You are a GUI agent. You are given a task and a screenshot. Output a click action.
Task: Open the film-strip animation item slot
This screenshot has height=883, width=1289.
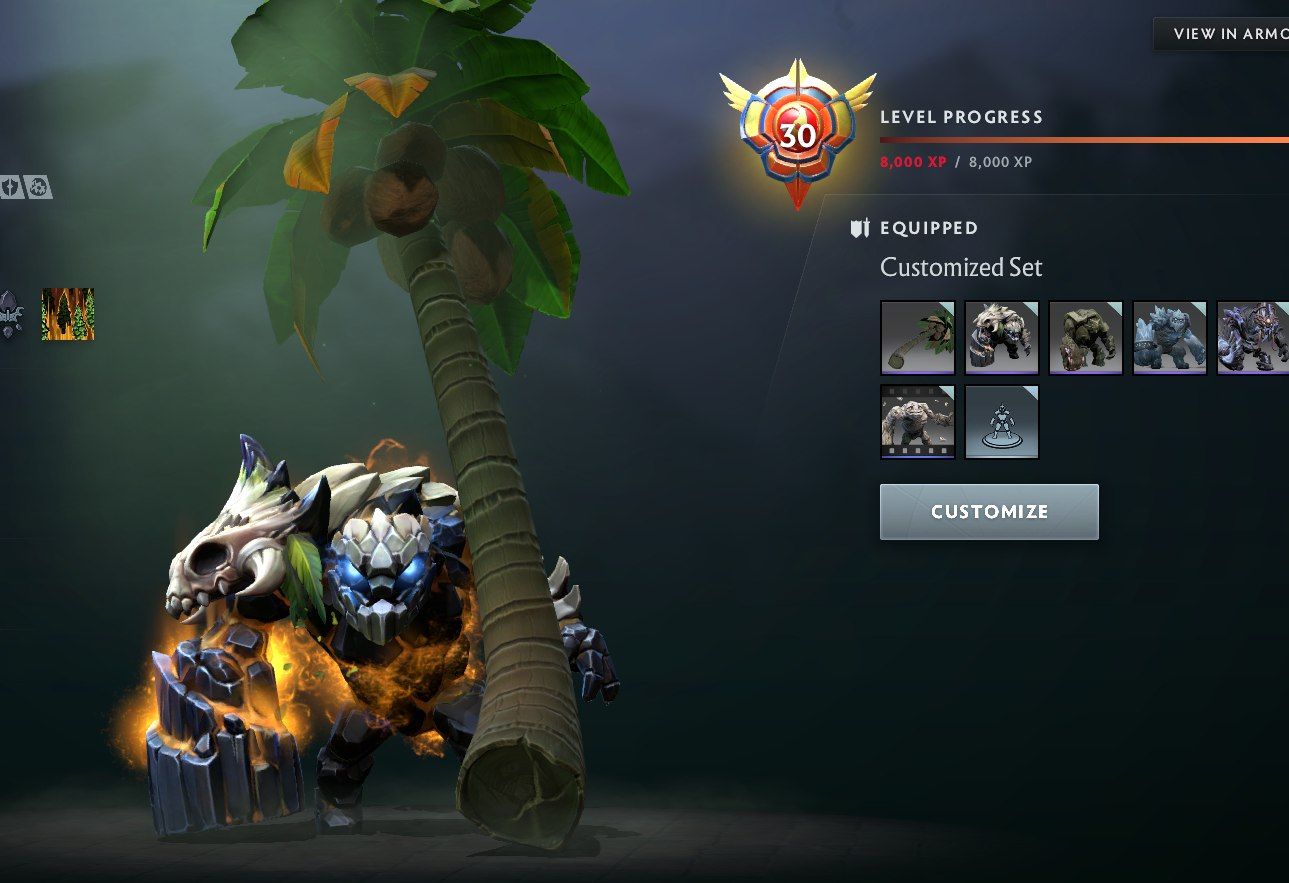click(917, 421)
